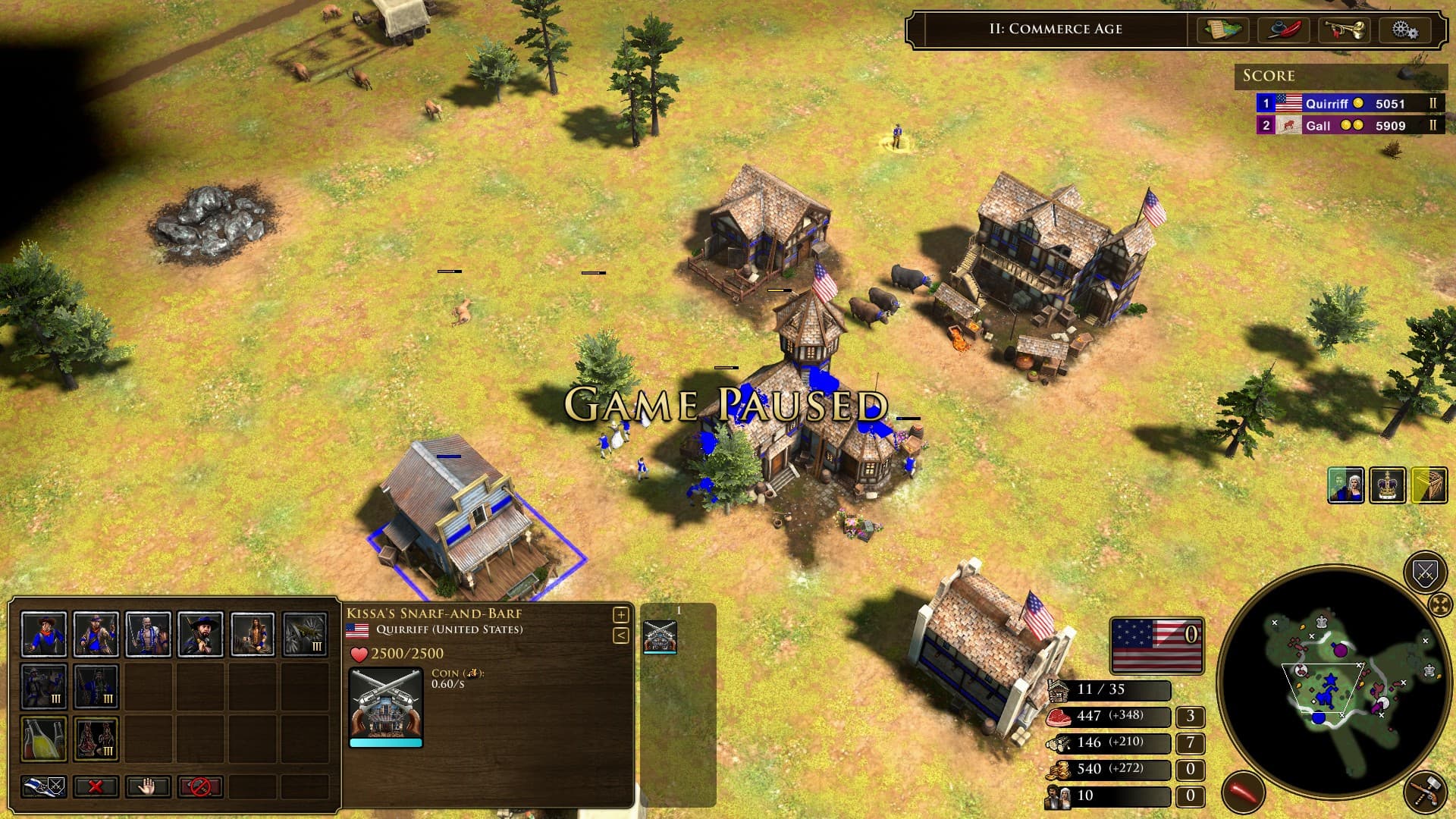Screen dimensions: 1456x819
Task: Train the black-hat bearded gunslinger
Action: [200, 634]
